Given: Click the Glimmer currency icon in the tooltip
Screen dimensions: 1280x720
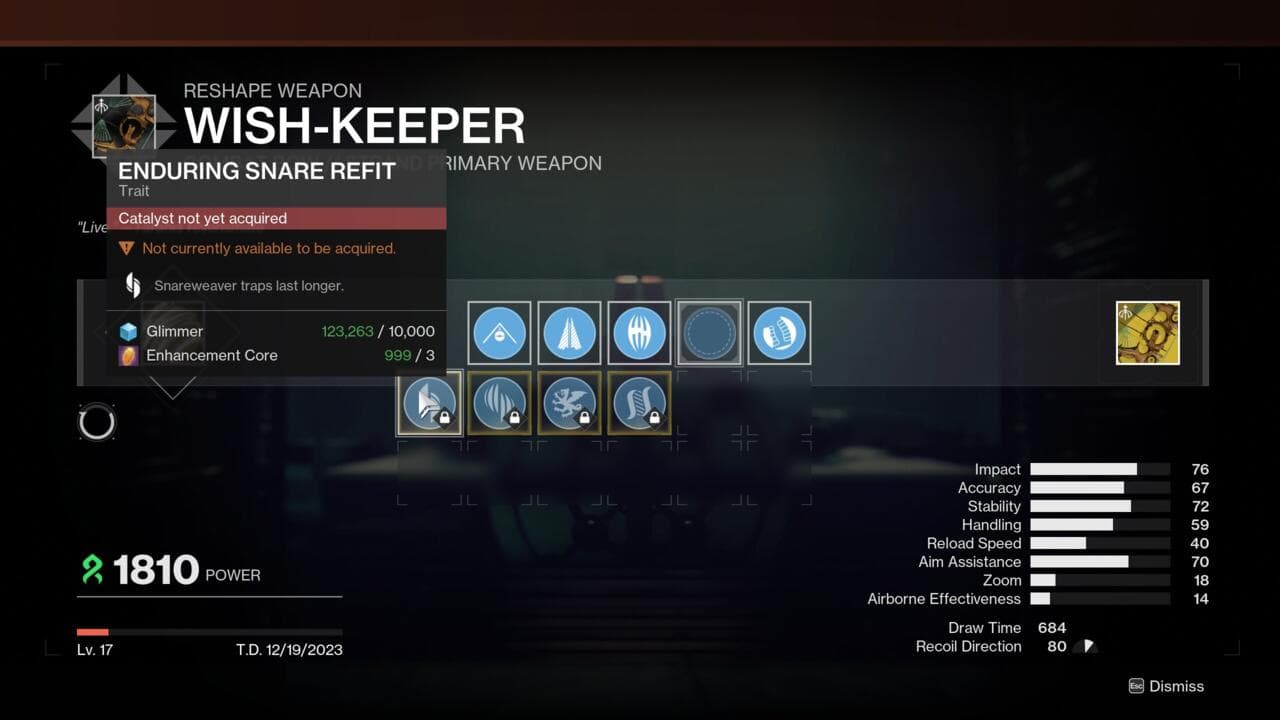Looking at the screenshot, I should click(x=130, y=331).
